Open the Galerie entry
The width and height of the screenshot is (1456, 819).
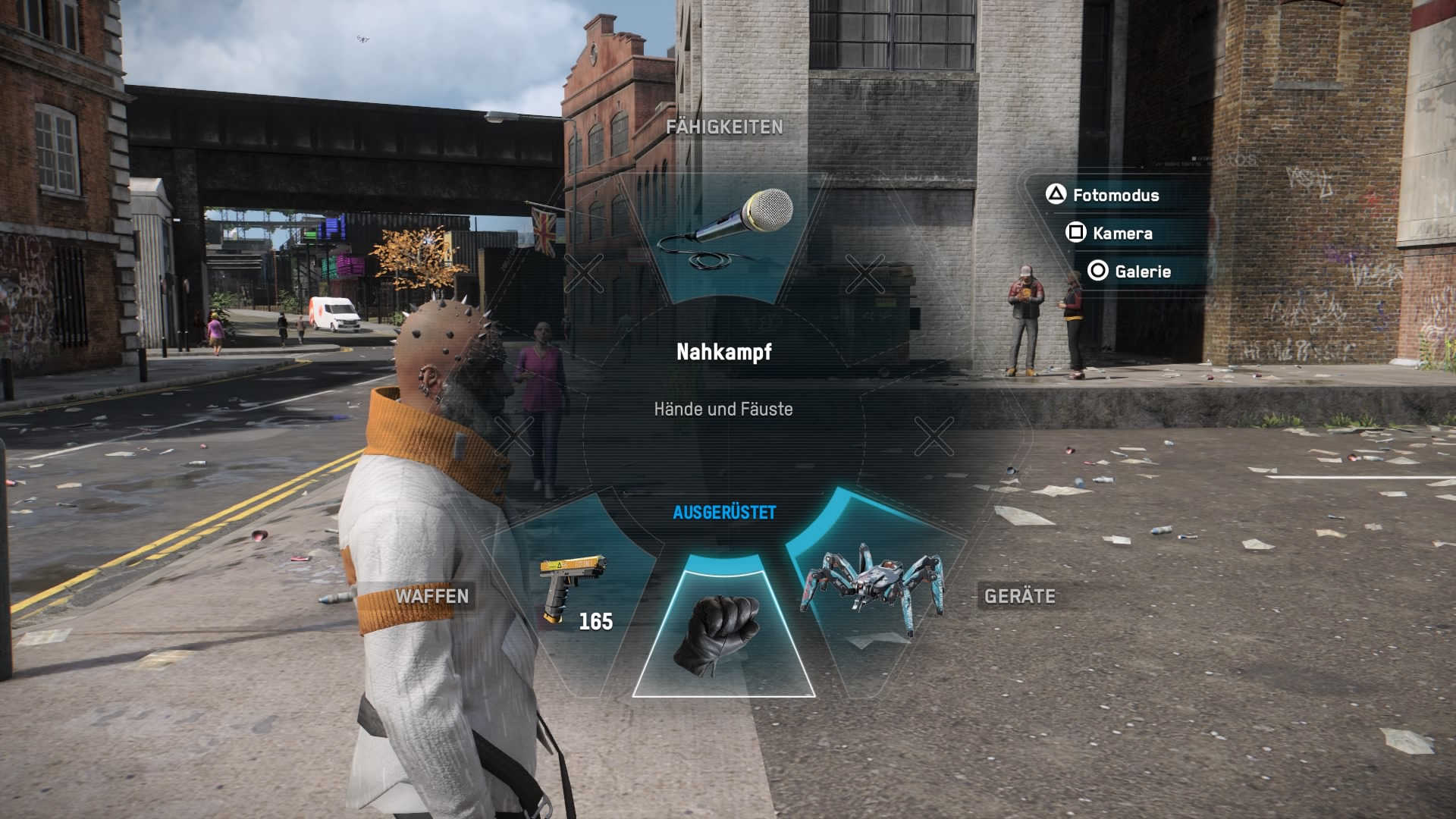(1141, 271)
